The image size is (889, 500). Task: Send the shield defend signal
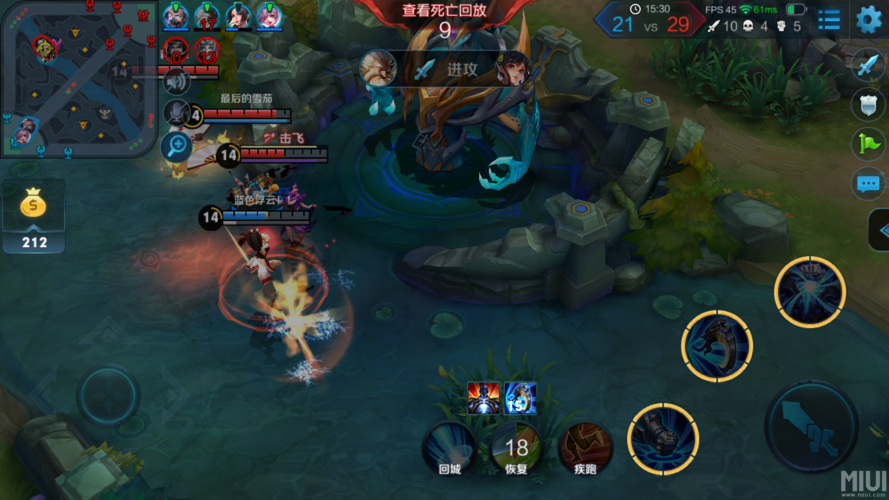pyautogui.click(x=867, y=104)
